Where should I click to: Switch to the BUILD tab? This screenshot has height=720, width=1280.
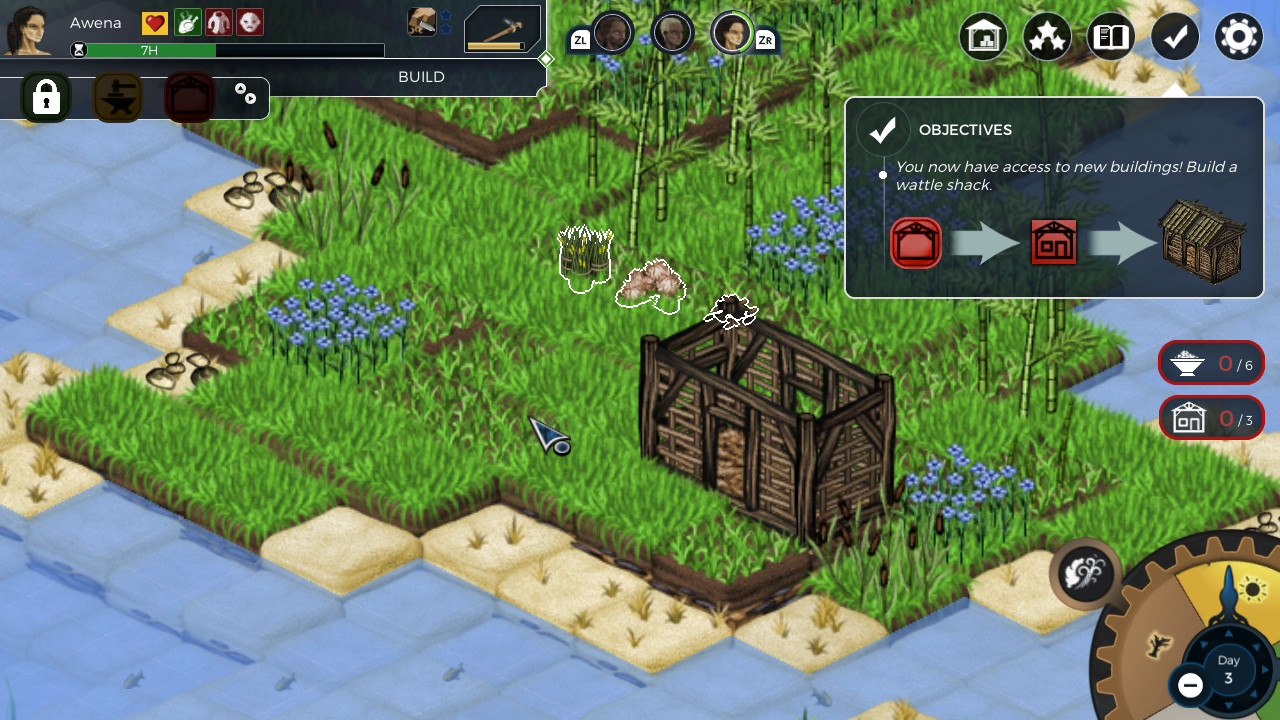tap(421, 76)
